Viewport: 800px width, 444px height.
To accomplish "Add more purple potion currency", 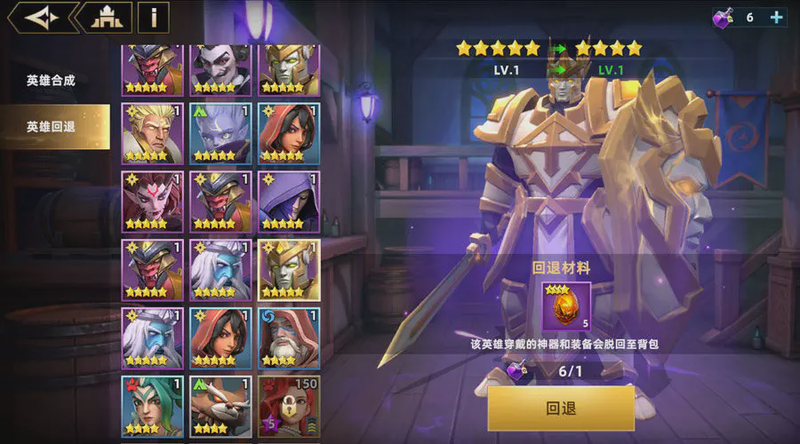I will pos(776,17).
